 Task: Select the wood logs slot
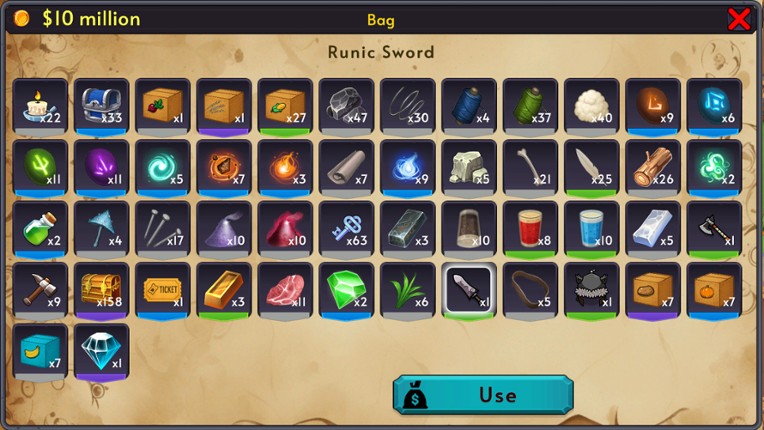[x=653, y=167]
